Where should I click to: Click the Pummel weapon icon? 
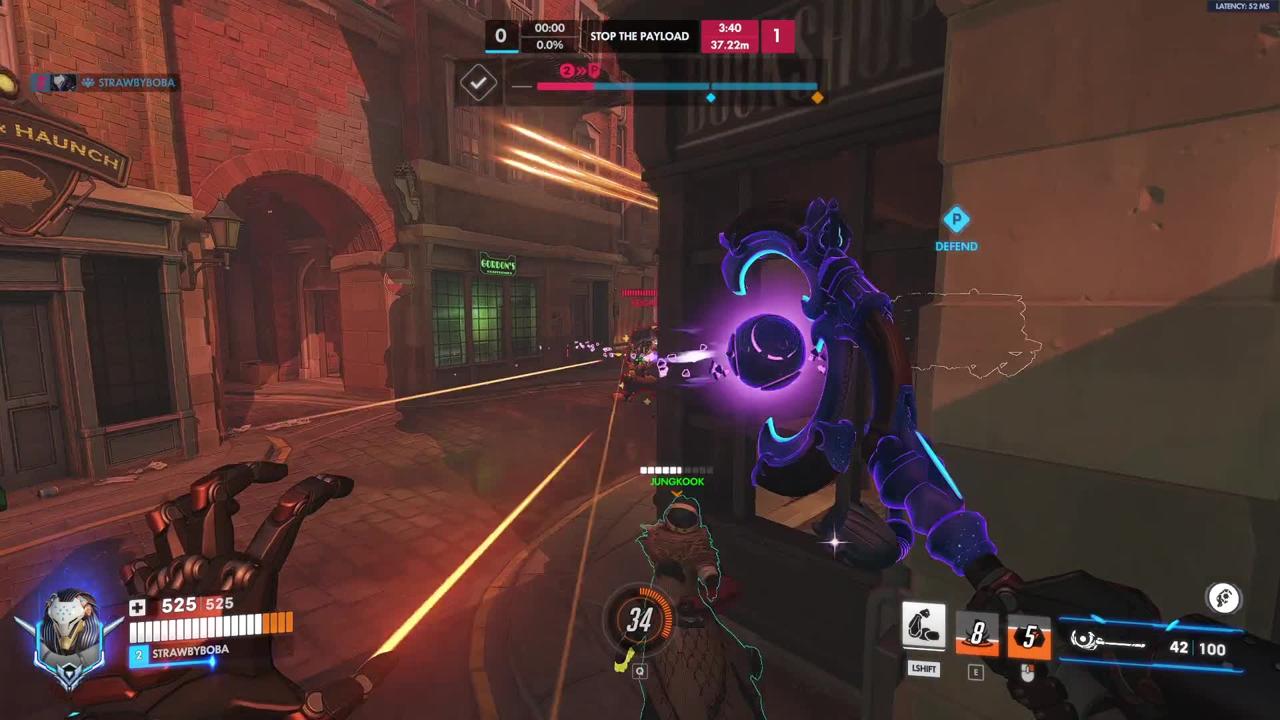[1108, 643]
